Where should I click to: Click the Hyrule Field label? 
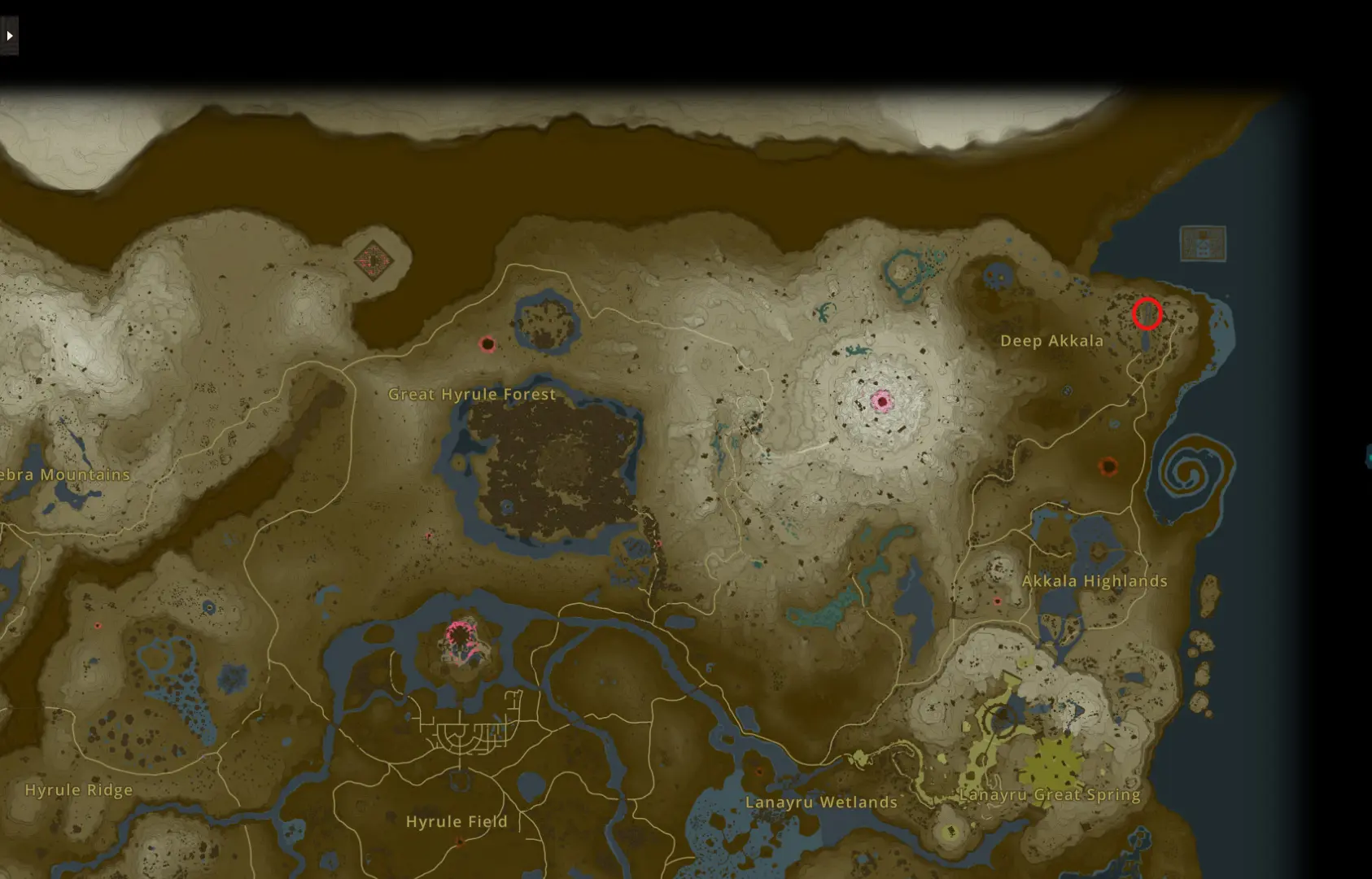tap(457, 821)
